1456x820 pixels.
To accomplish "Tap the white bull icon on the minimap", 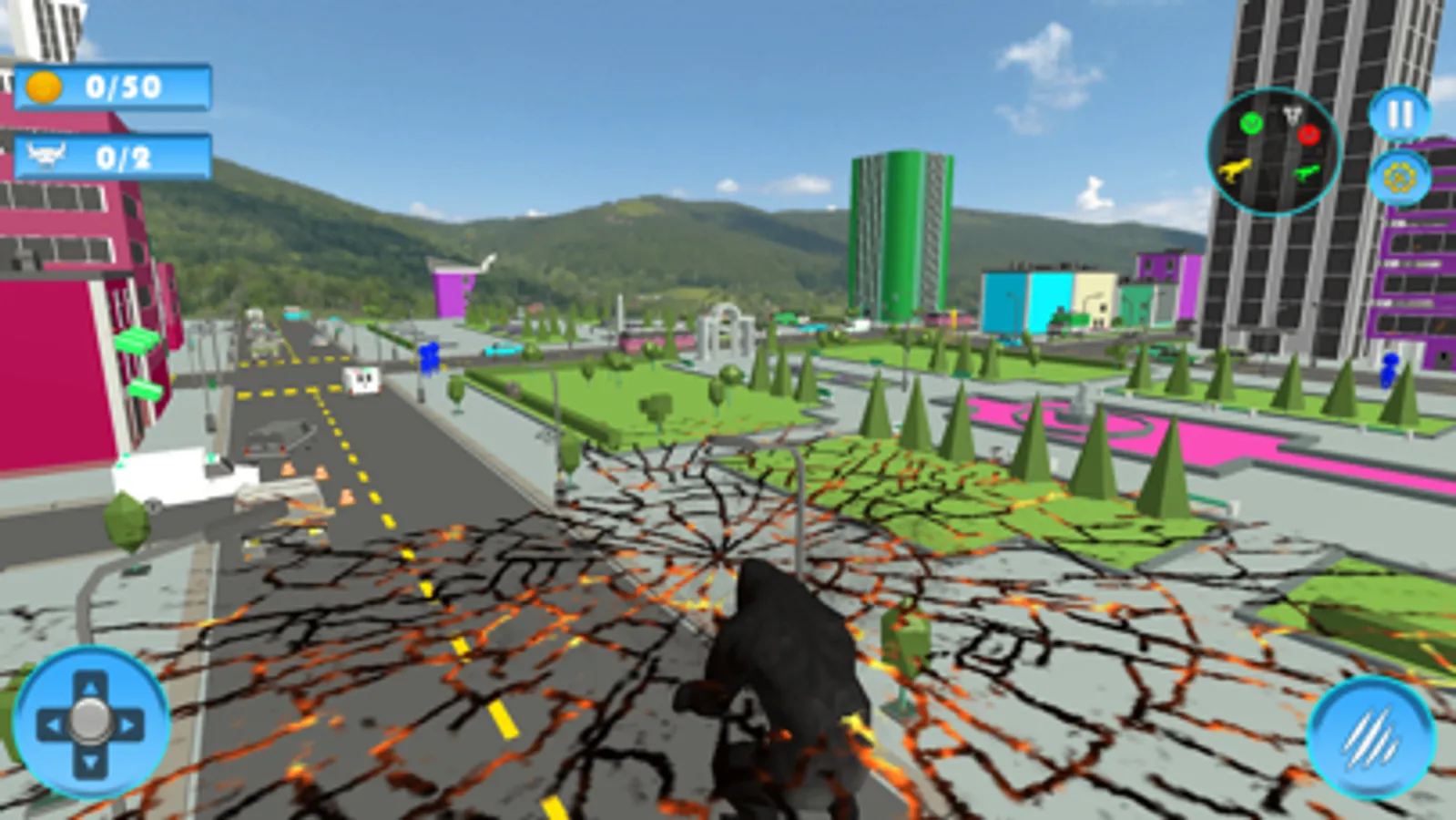I will [1292, 113].
